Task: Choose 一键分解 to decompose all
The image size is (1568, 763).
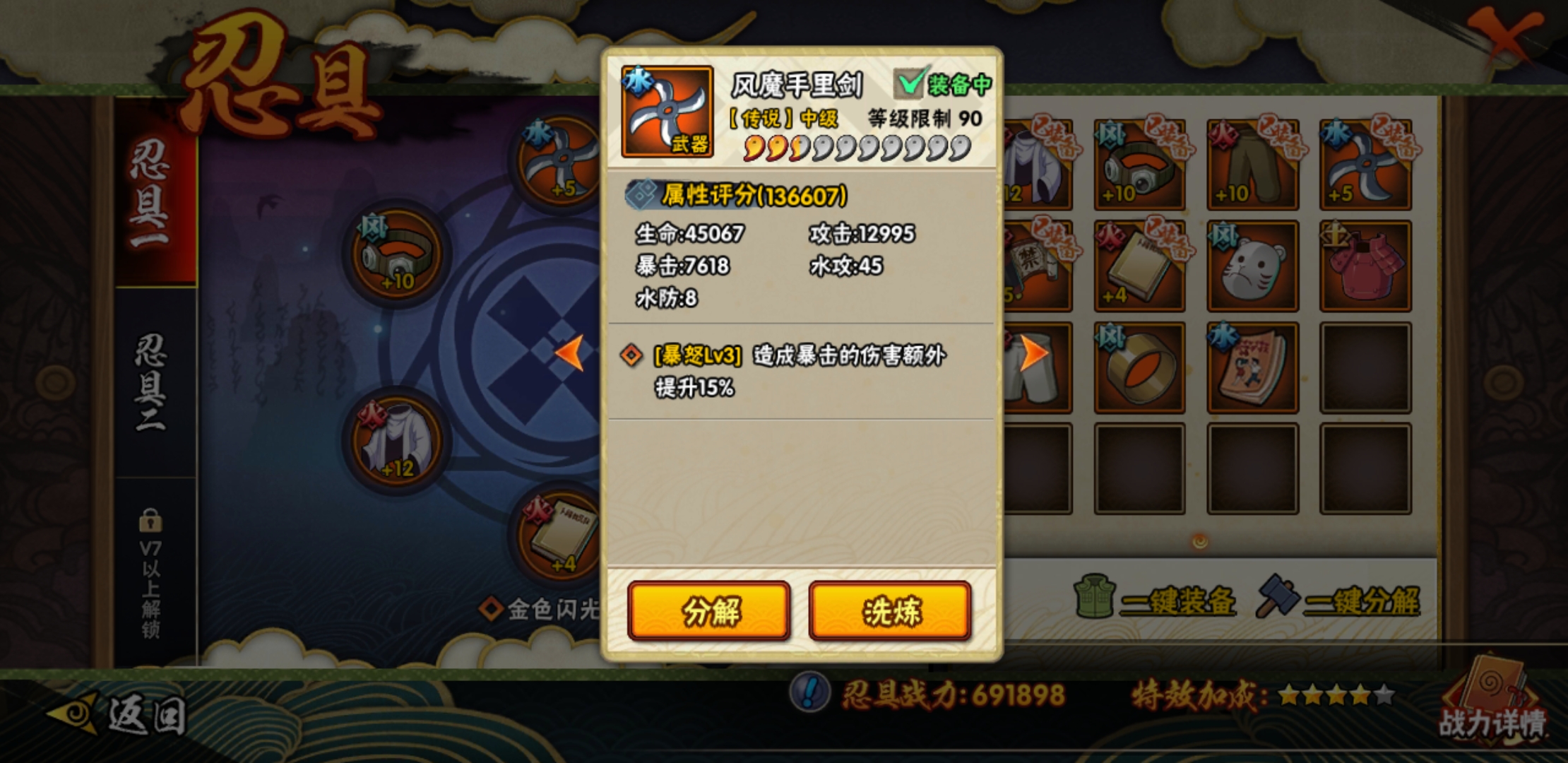Action: pos(1339,601)
